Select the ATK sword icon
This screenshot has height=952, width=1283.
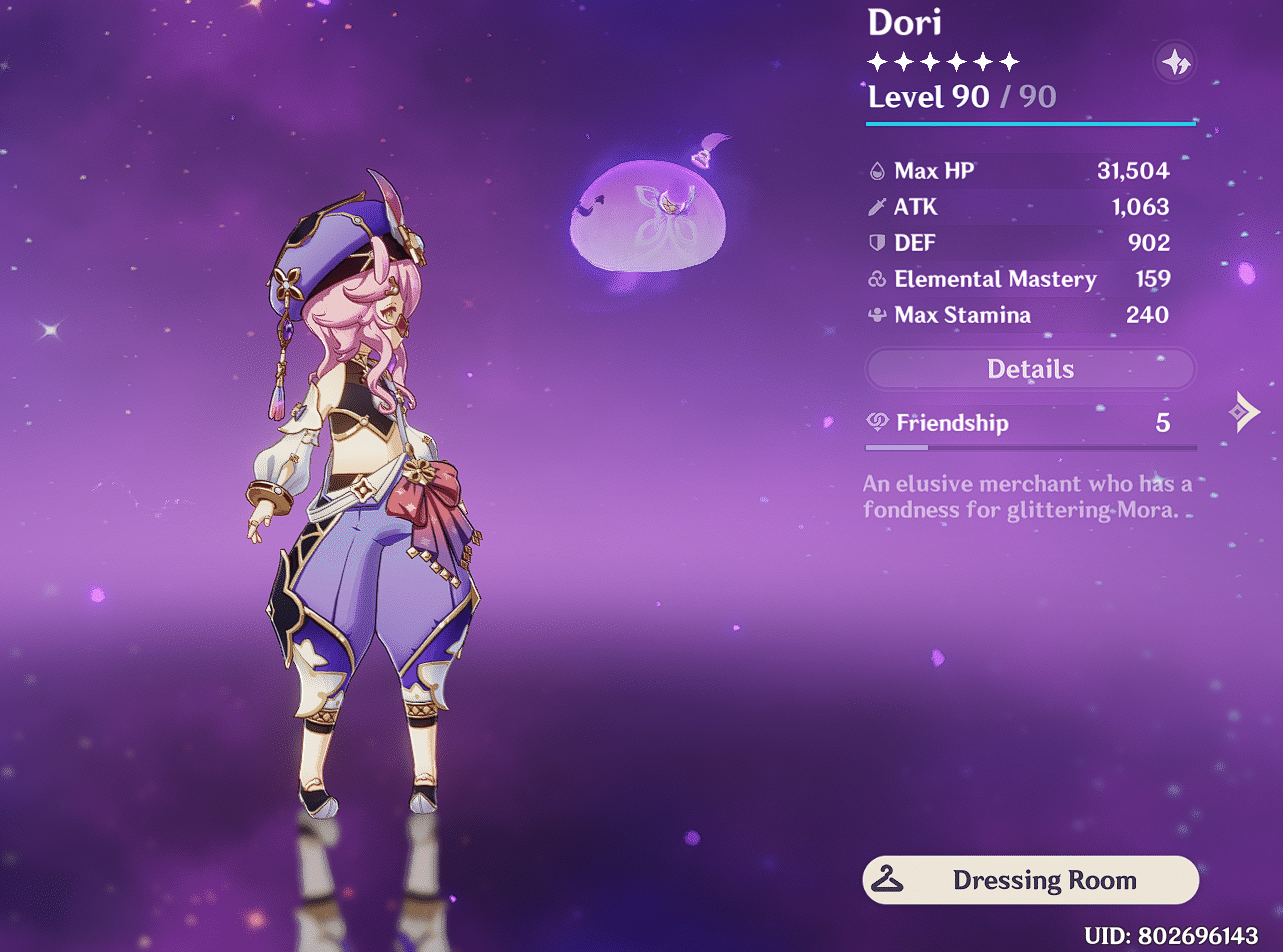pyautogui.click(x=875, y=207)
